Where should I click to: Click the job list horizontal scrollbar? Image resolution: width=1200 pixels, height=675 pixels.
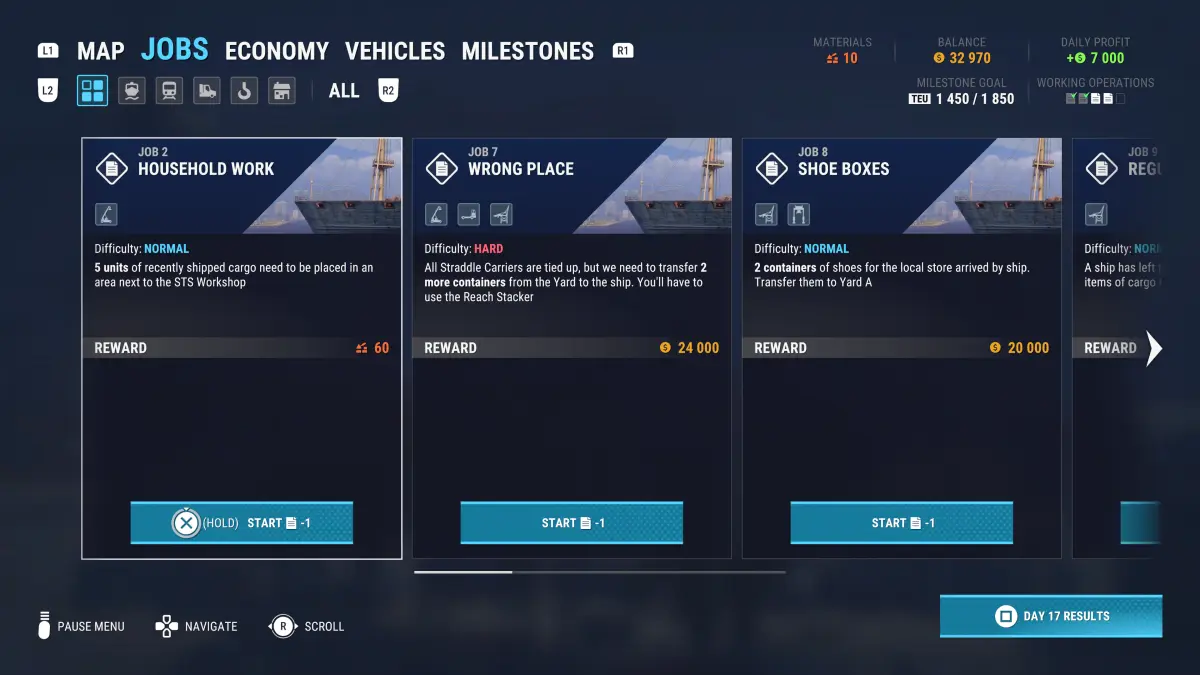tap(600, 572)
